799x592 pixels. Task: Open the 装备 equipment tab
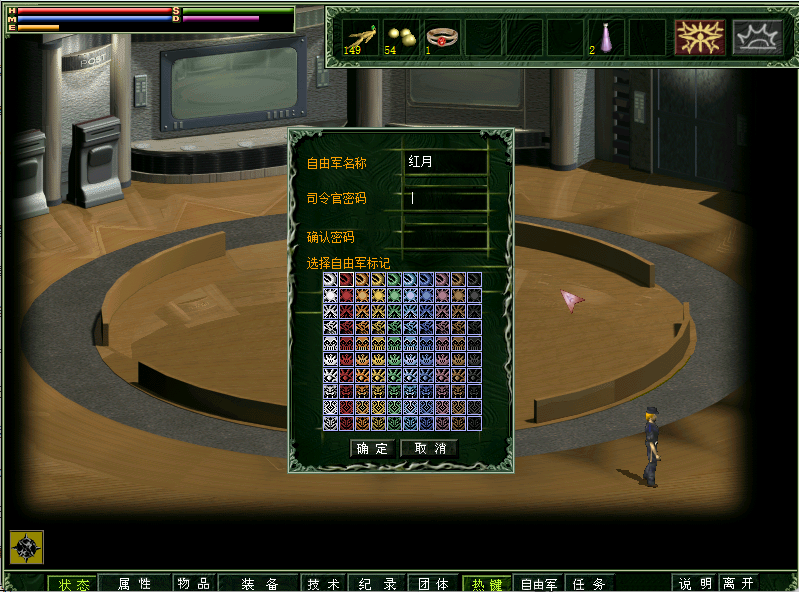coord(259,584)
